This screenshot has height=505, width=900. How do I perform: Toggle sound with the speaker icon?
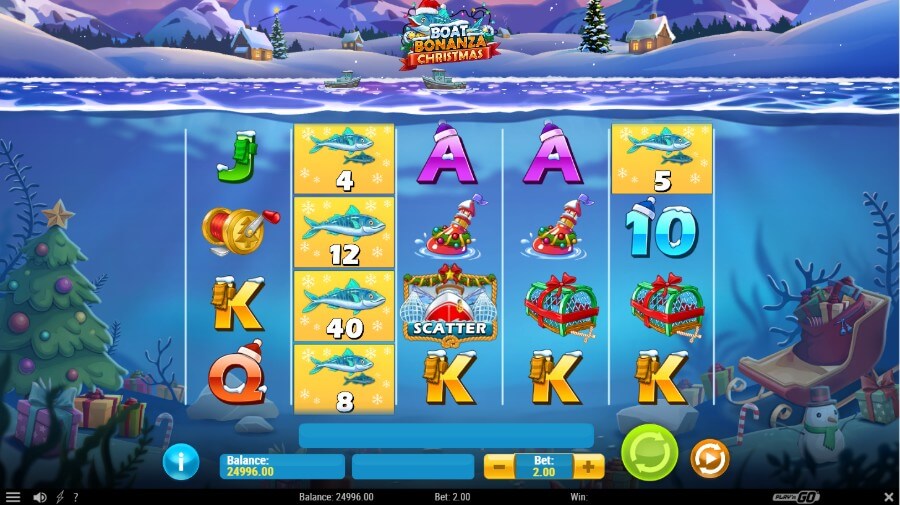coord(40,497)
